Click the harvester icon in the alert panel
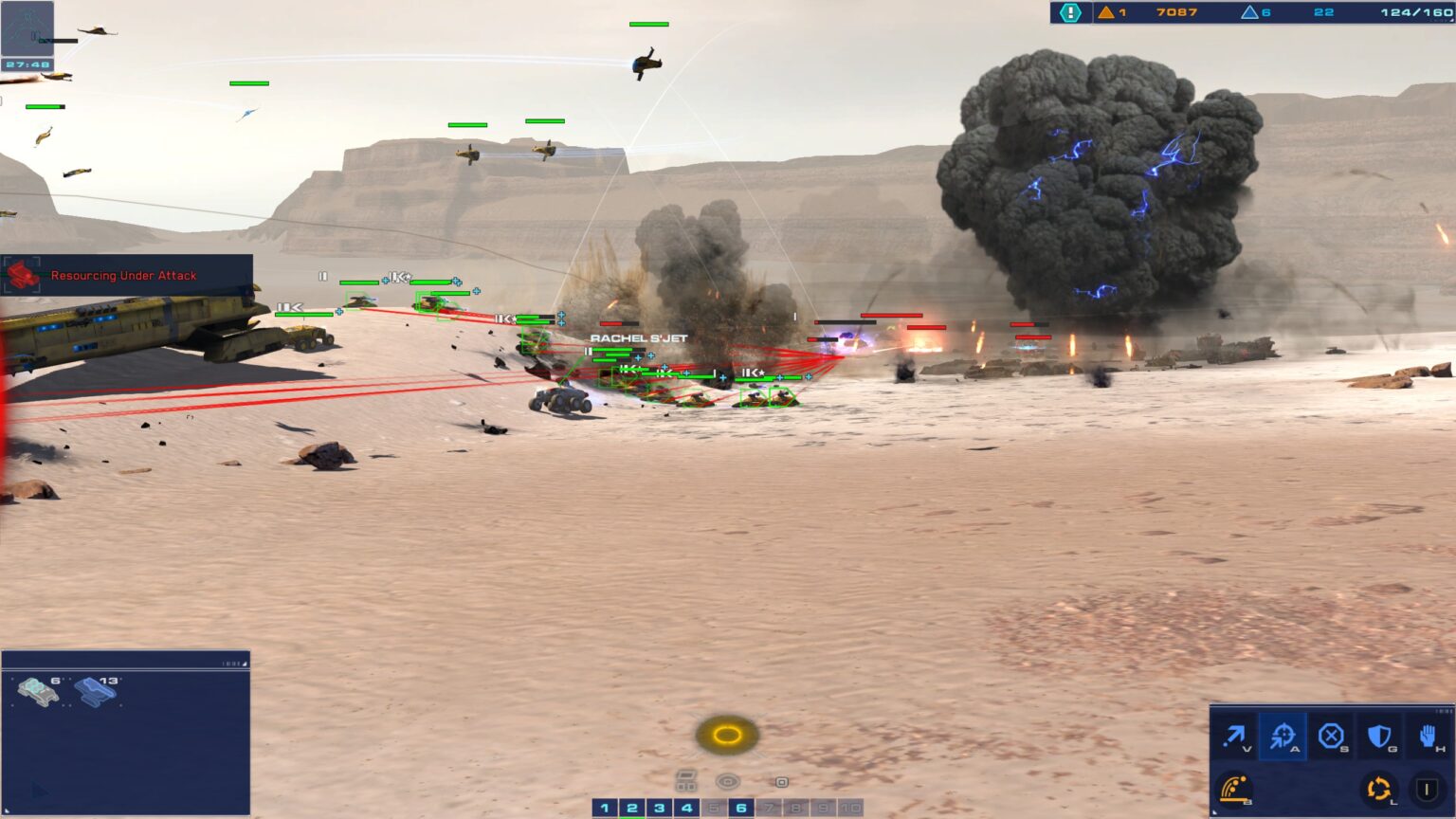Viewport: 1456px width, 819px height. [x=23, y=275]
